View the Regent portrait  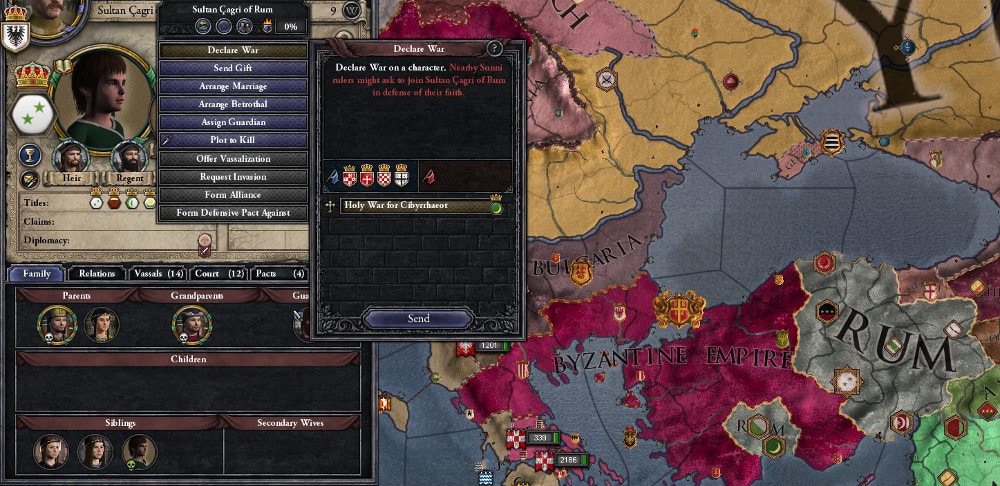tap(127, 156)
